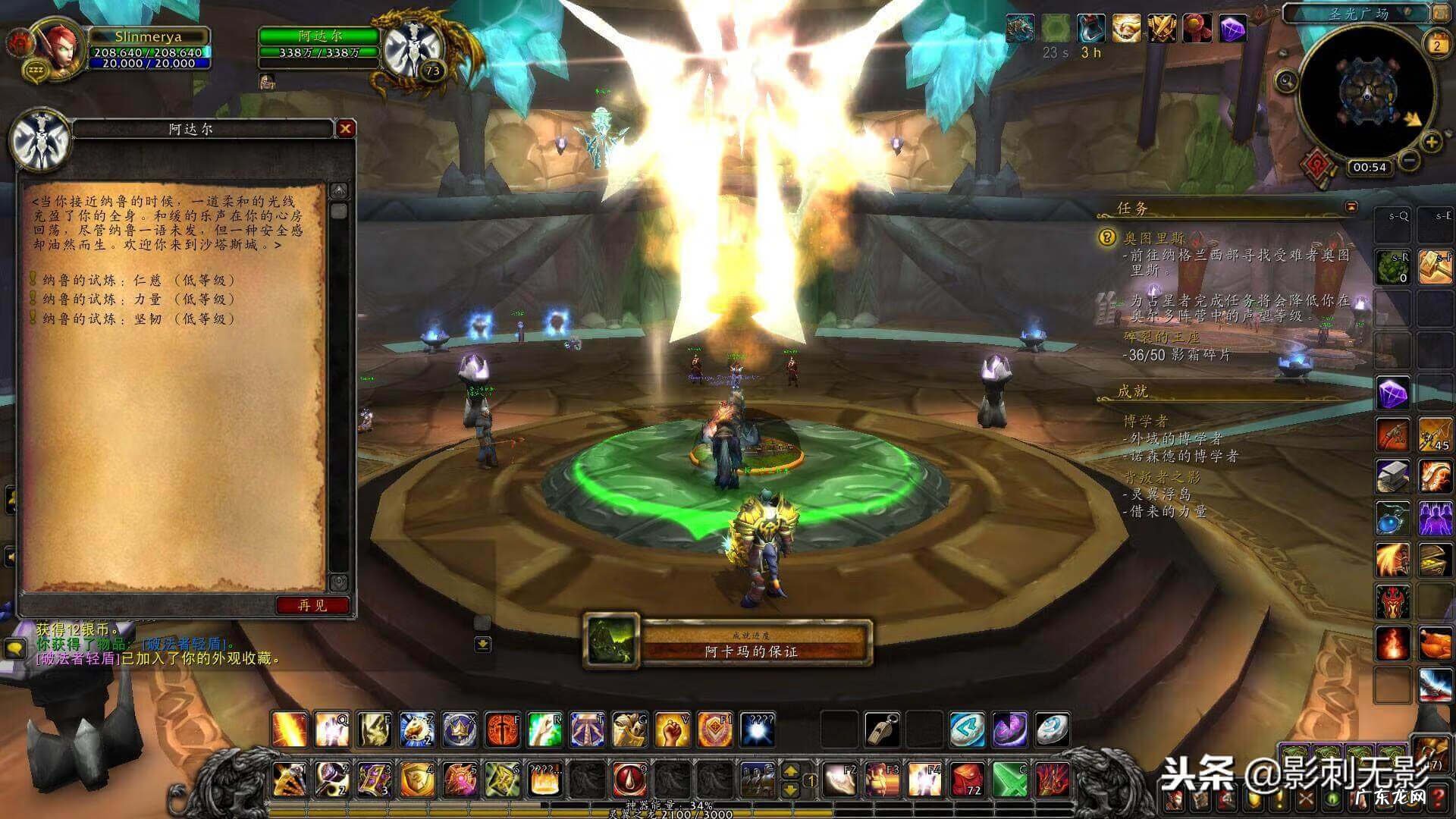Screen dimensions: 1456x819
Task: Open the minimap tracking magnifier button
Action: [1286, 80]
